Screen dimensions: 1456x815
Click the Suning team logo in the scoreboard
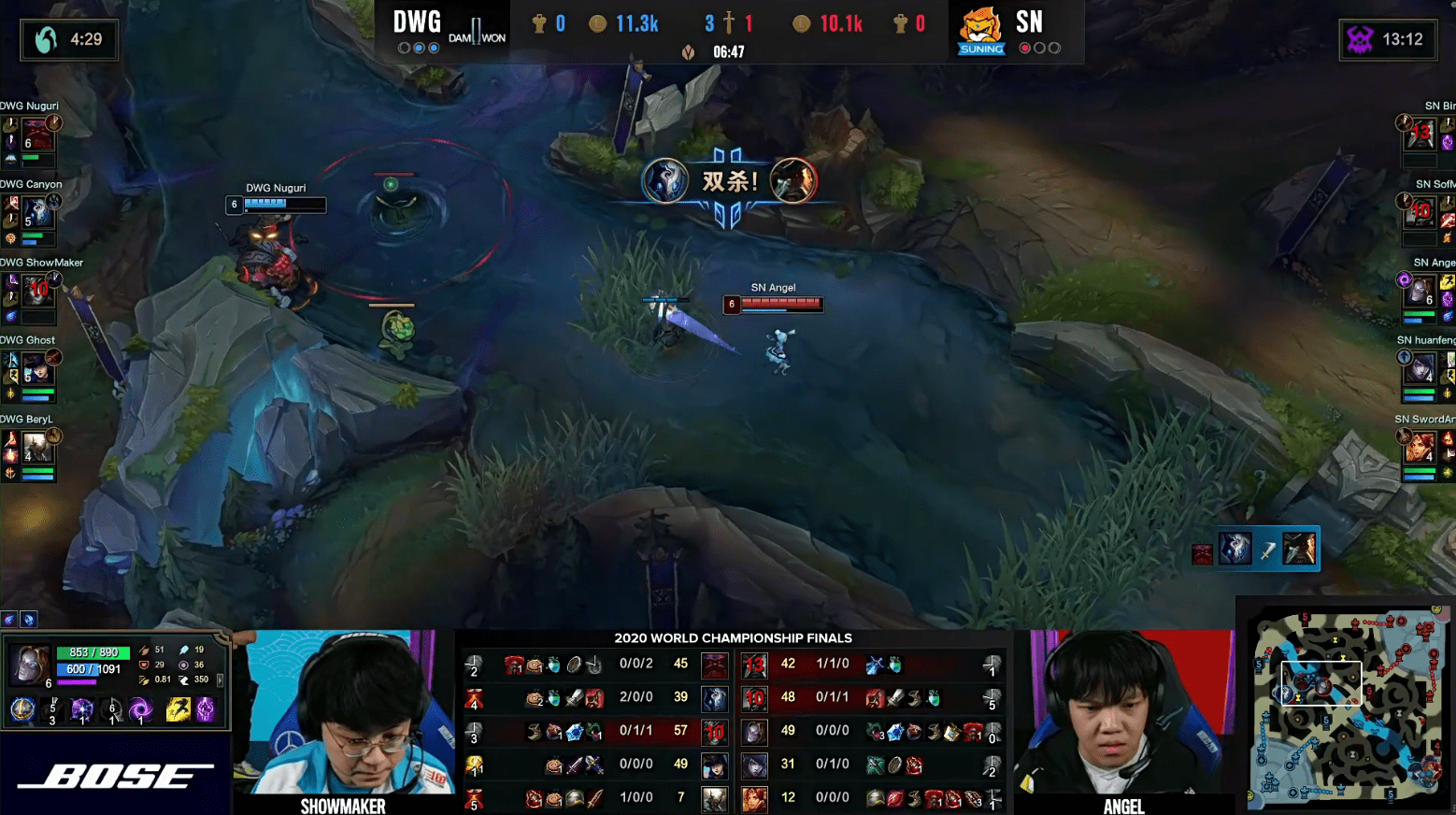point(980,30)
